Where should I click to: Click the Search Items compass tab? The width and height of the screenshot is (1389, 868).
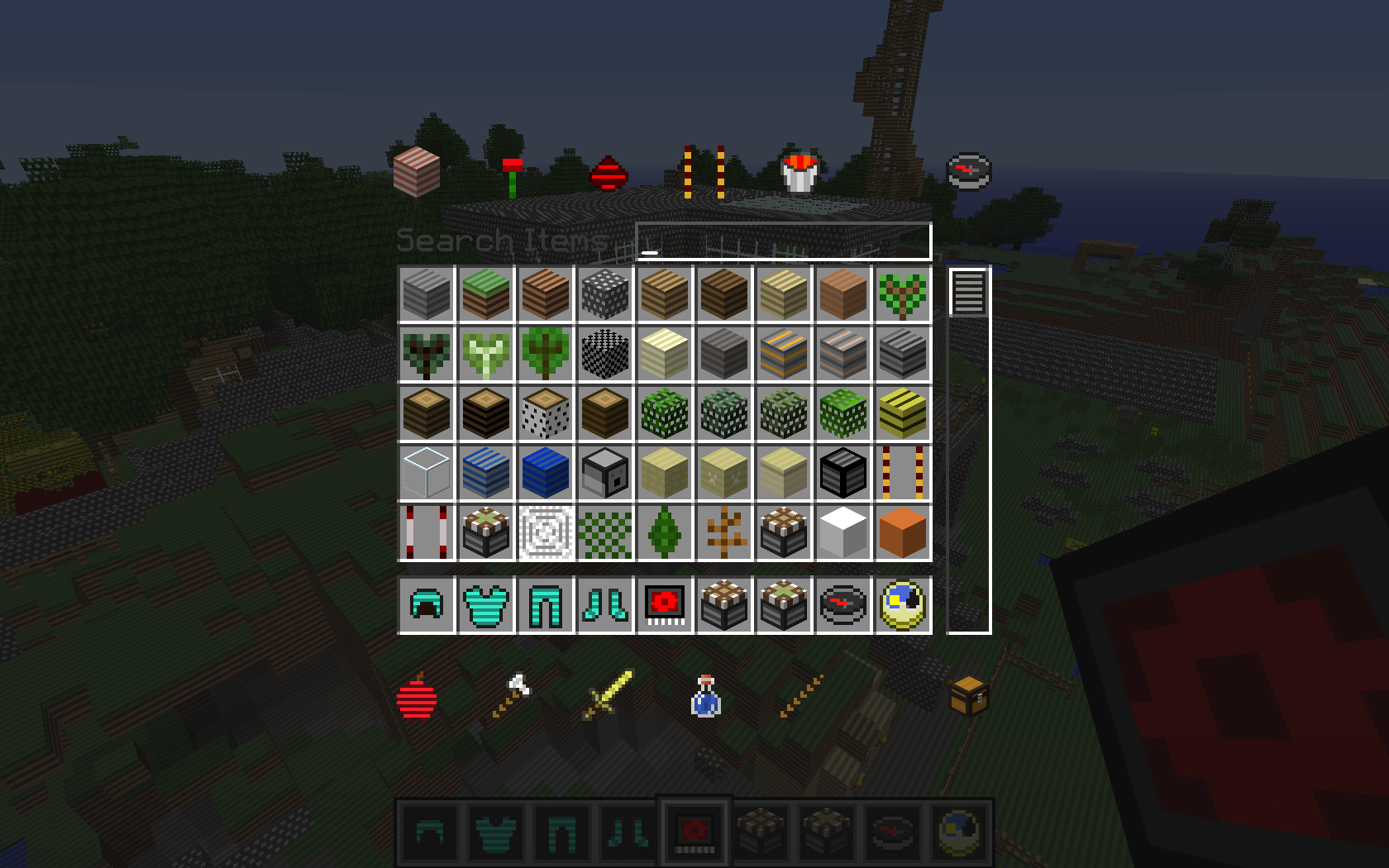point(969,171)
